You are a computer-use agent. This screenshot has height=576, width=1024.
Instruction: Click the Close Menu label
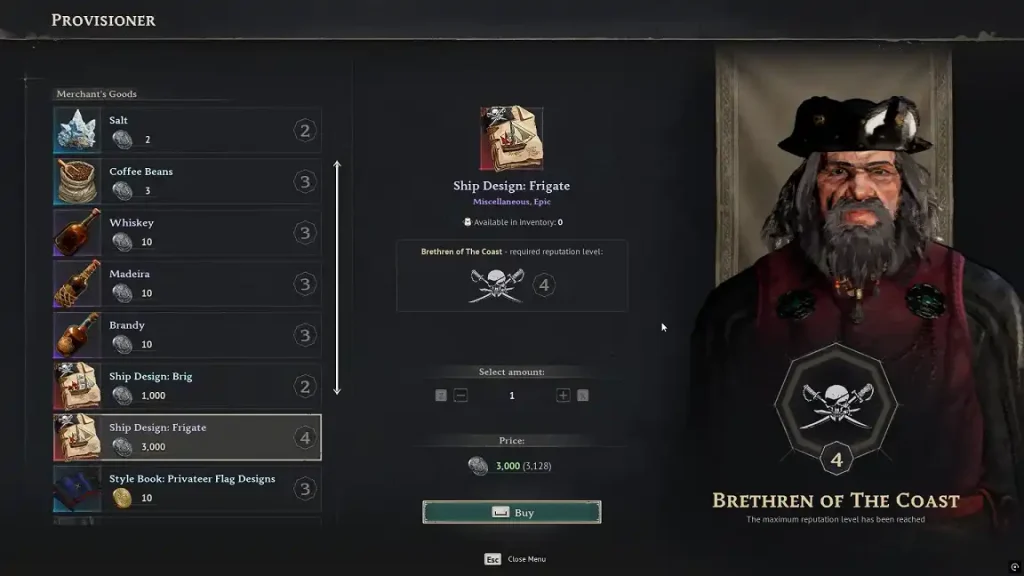pyautogui.click(x=526, y=559)
